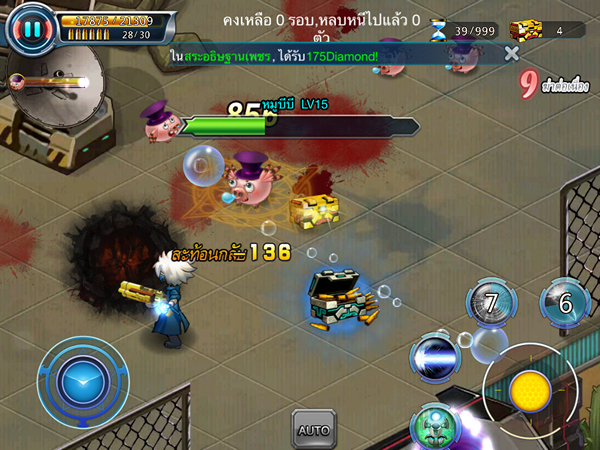Use the green robot summon skill
This screenshot has height=450, width=600.
pos(435,426)
